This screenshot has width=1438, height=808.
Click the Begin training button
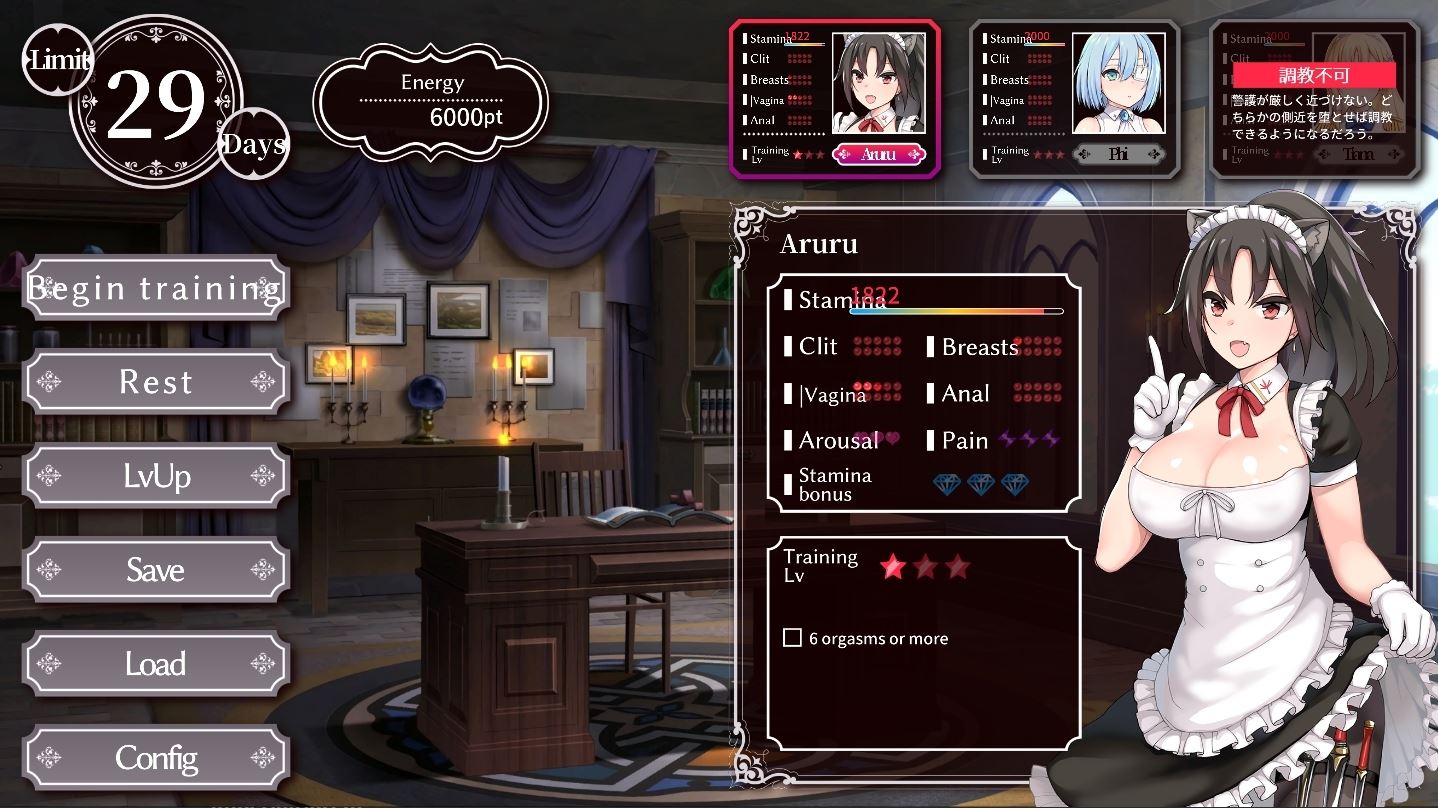[x=155, y=288]
